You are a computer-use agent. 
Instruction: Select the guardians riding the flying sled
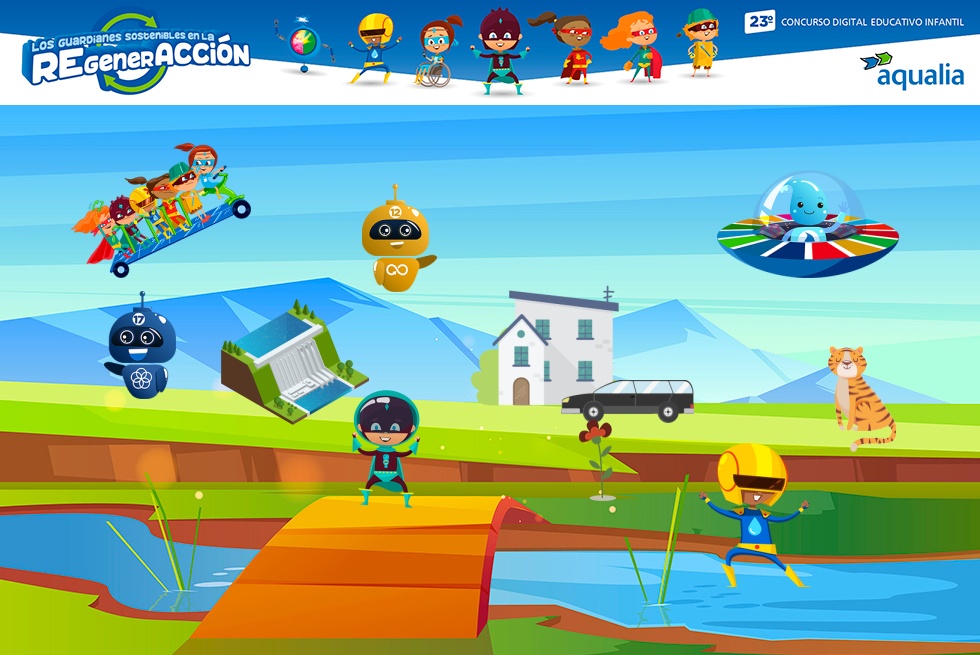[x=164, y=208]
